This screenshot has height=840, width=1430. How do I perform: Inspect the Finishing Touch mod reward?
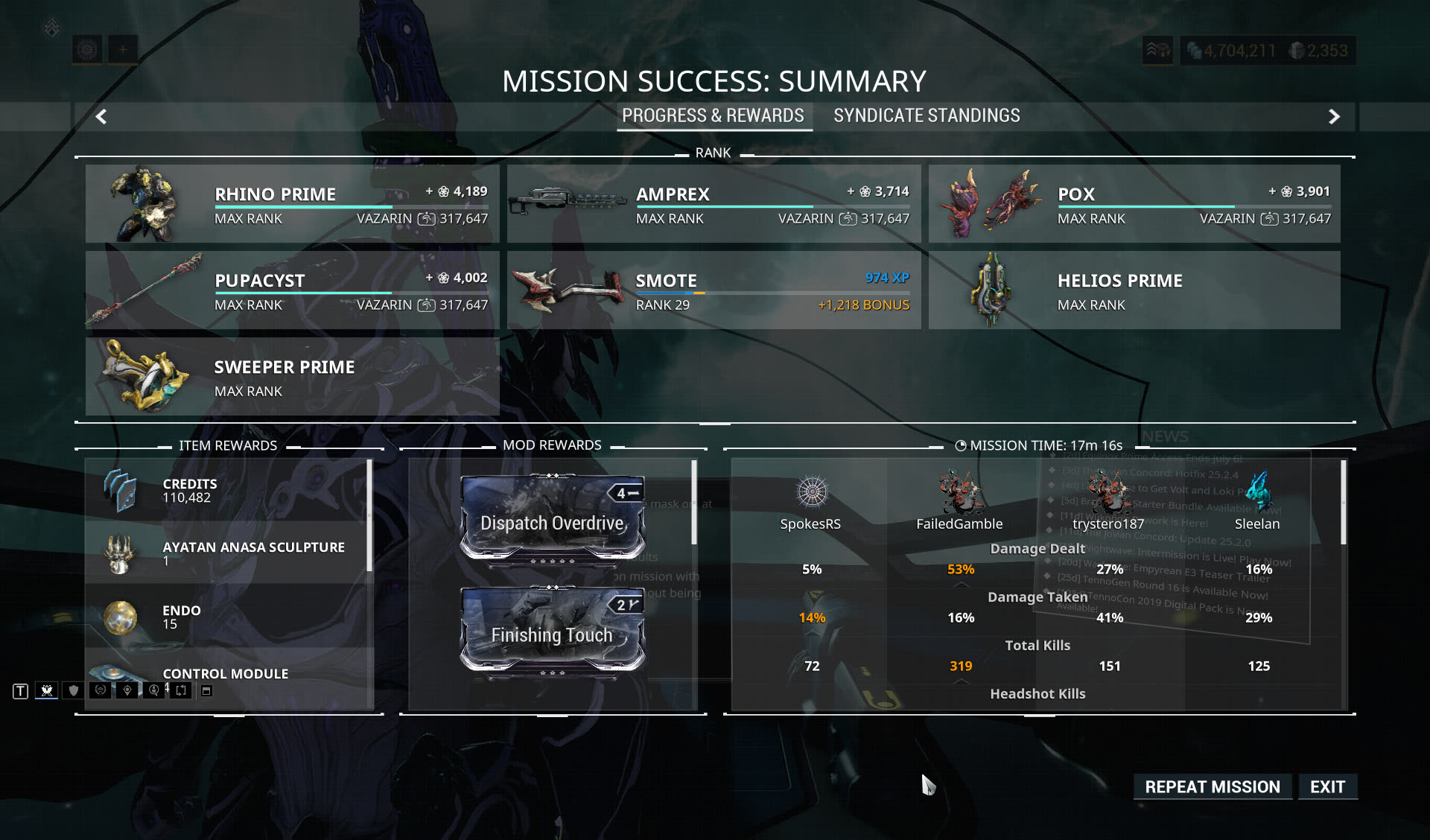pyautogui.click(x=552, y=631)
